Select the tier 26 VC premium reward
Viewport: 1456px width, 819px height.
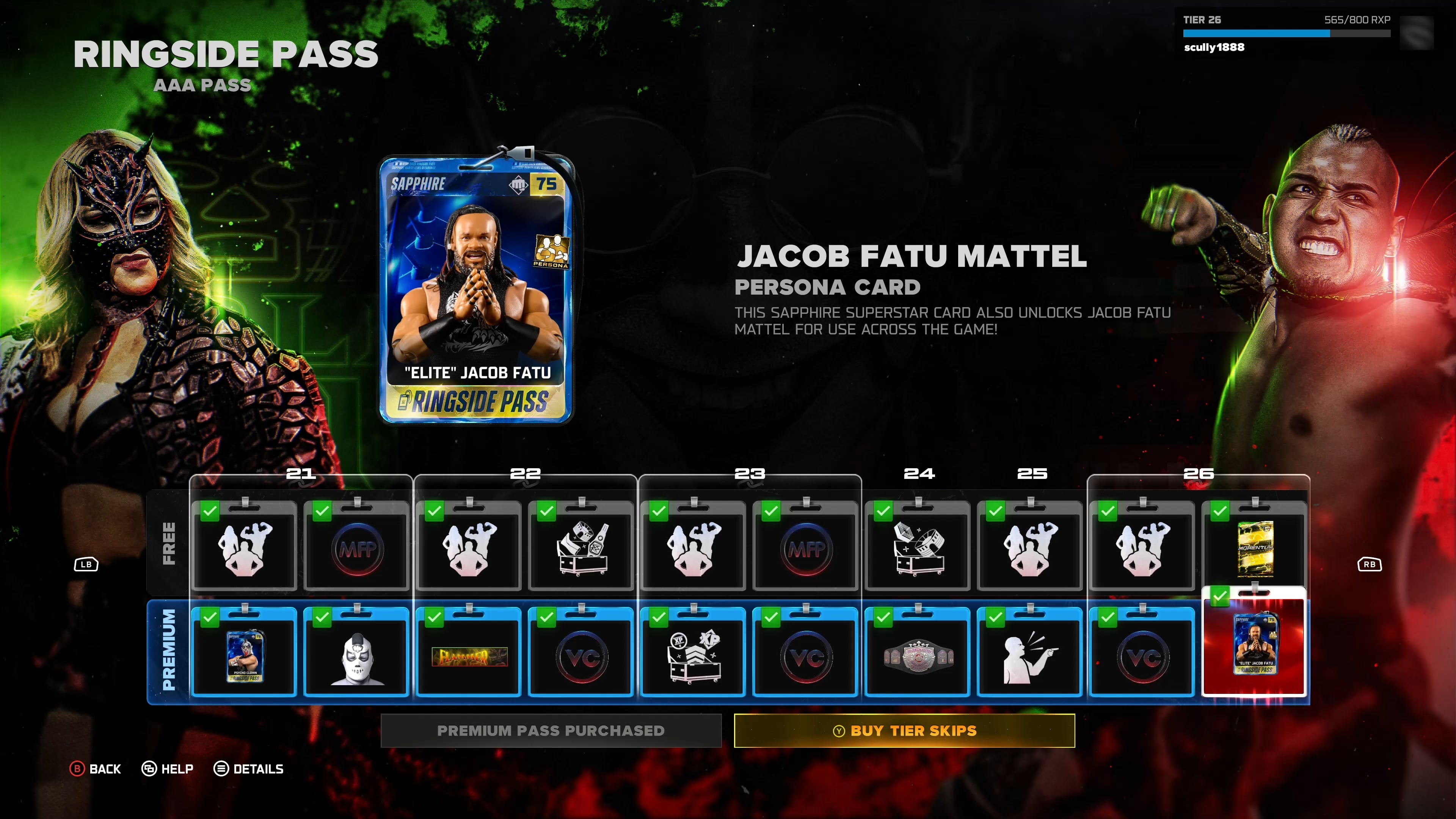1142,656
